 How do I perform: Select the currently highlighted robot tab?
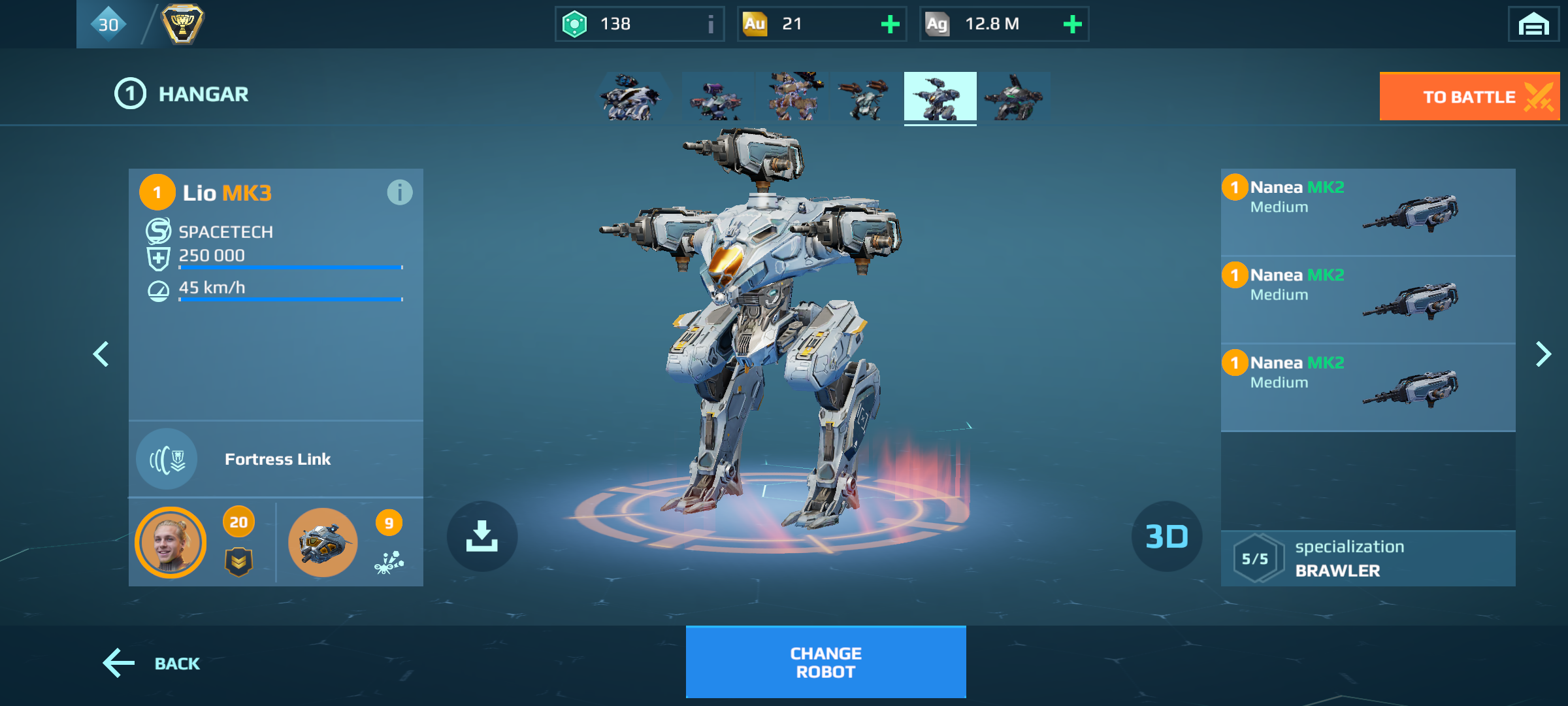[x=940, y=97]
